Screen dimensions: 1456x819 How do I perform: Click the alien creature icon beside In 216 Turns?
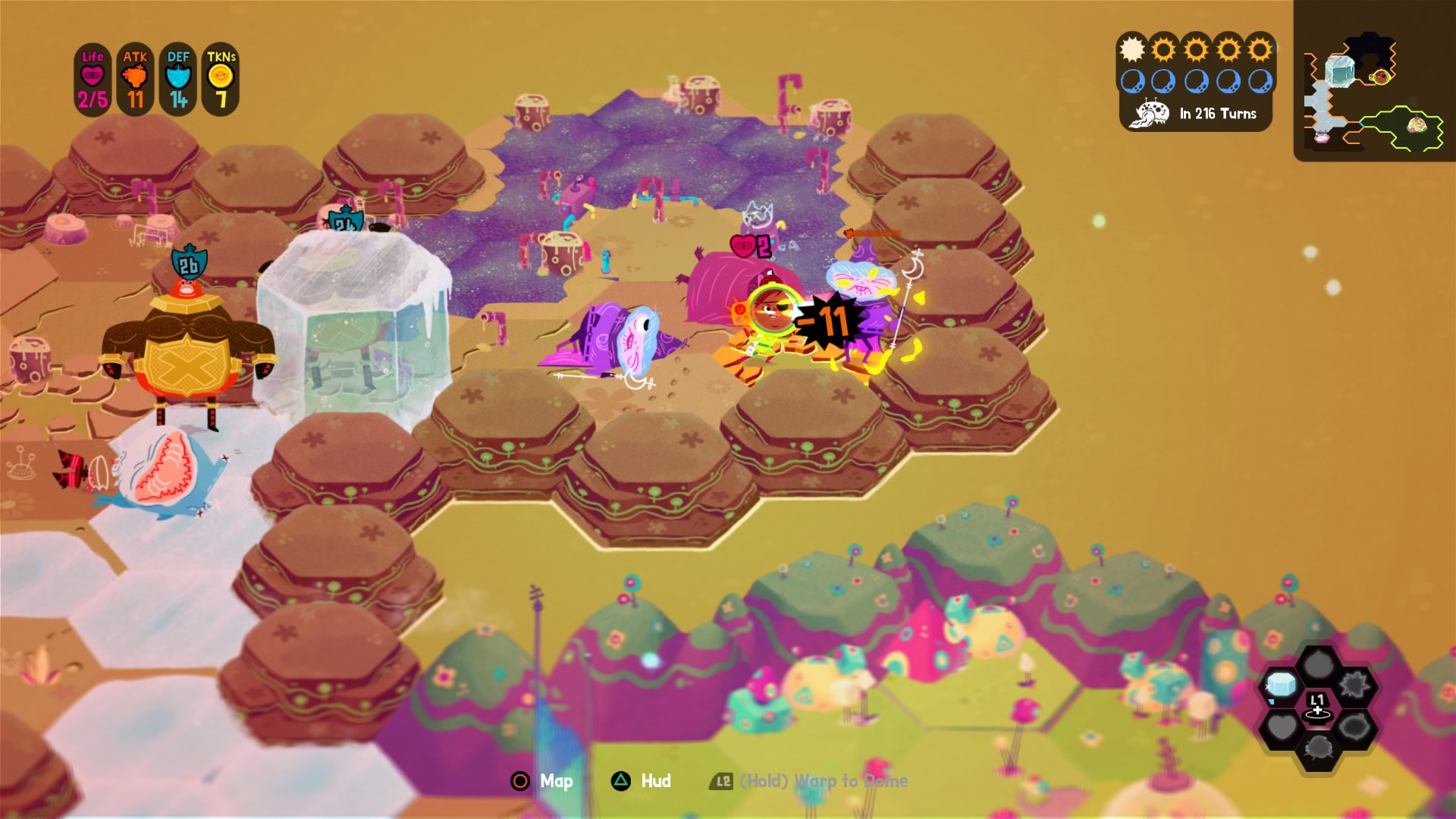(1150, 112)
